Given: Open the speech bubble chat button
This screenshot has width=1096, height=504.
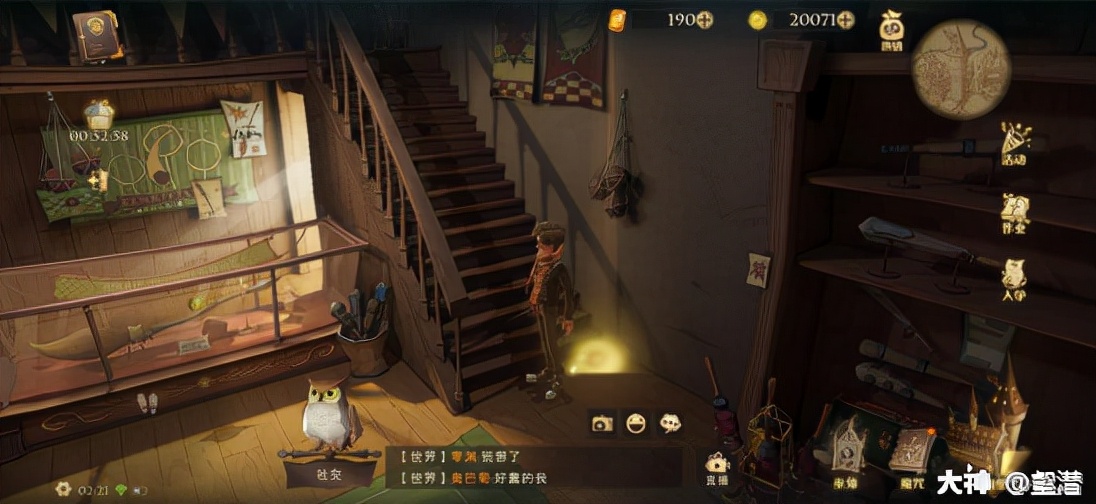Looking at the screenshot, I should (670, 423).
